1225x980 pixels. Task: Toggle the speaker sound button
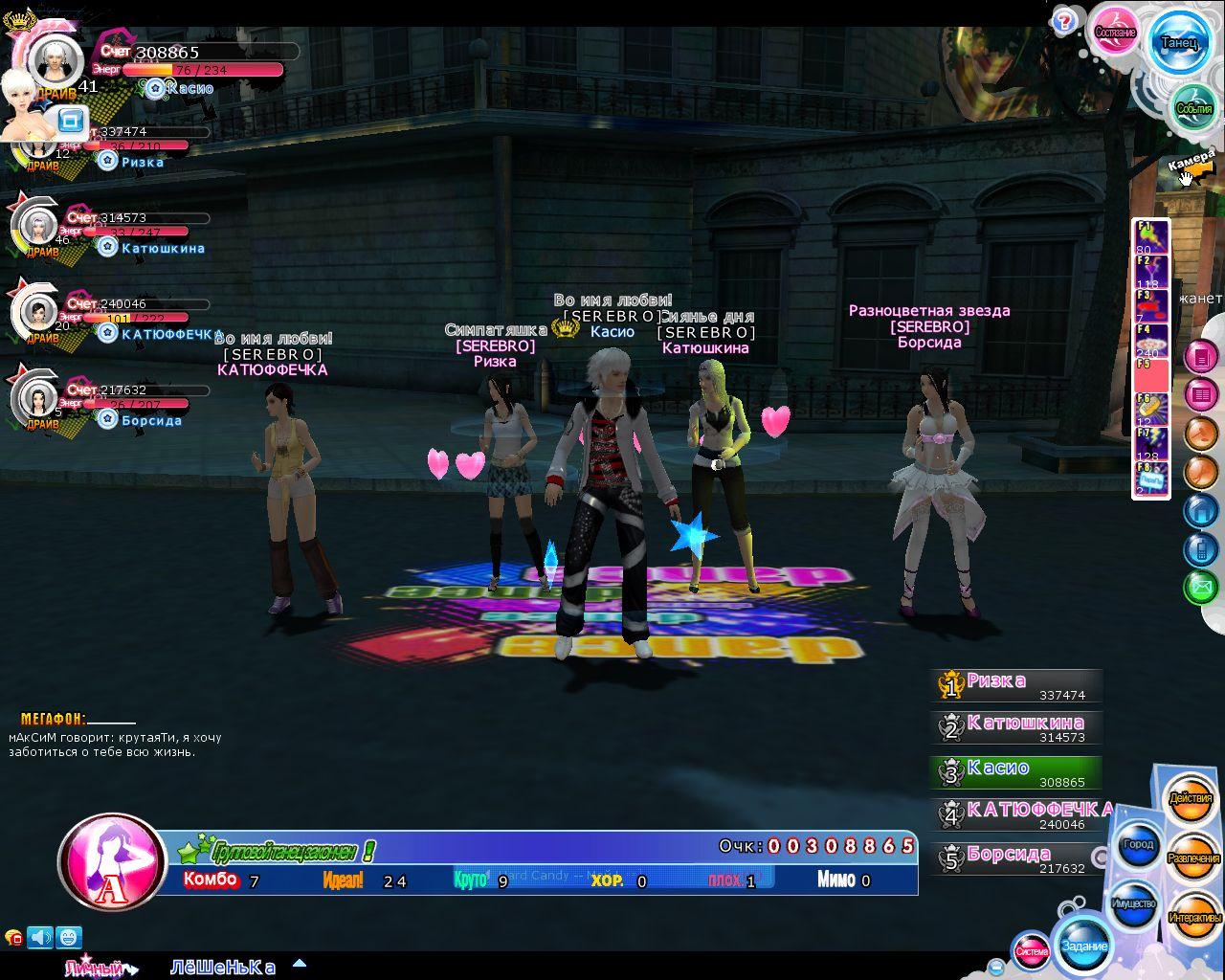tap(40, 937)
